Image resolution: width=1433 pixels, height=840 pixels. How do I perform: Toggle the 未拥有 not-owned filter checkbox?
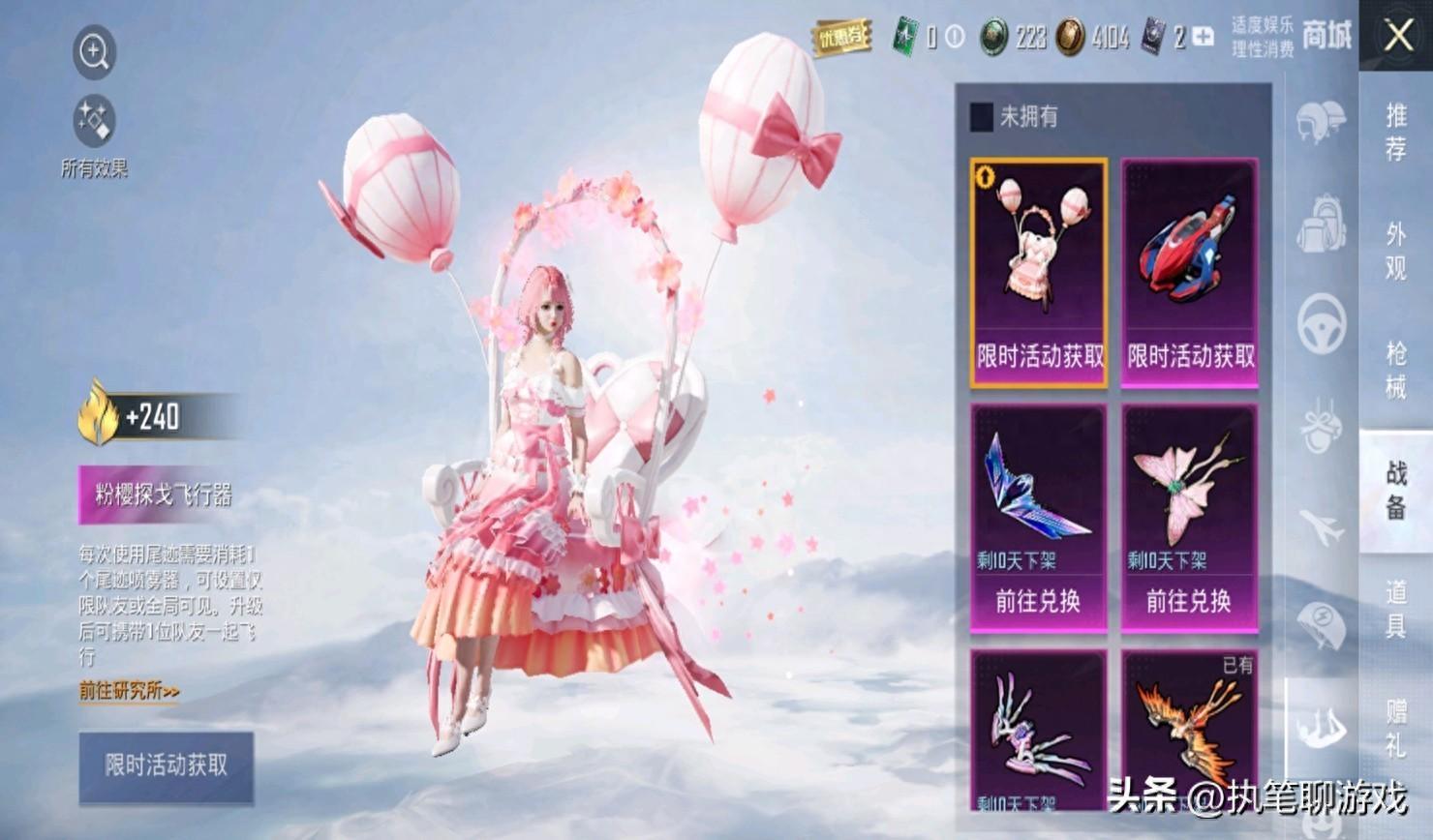click(982, 117)
